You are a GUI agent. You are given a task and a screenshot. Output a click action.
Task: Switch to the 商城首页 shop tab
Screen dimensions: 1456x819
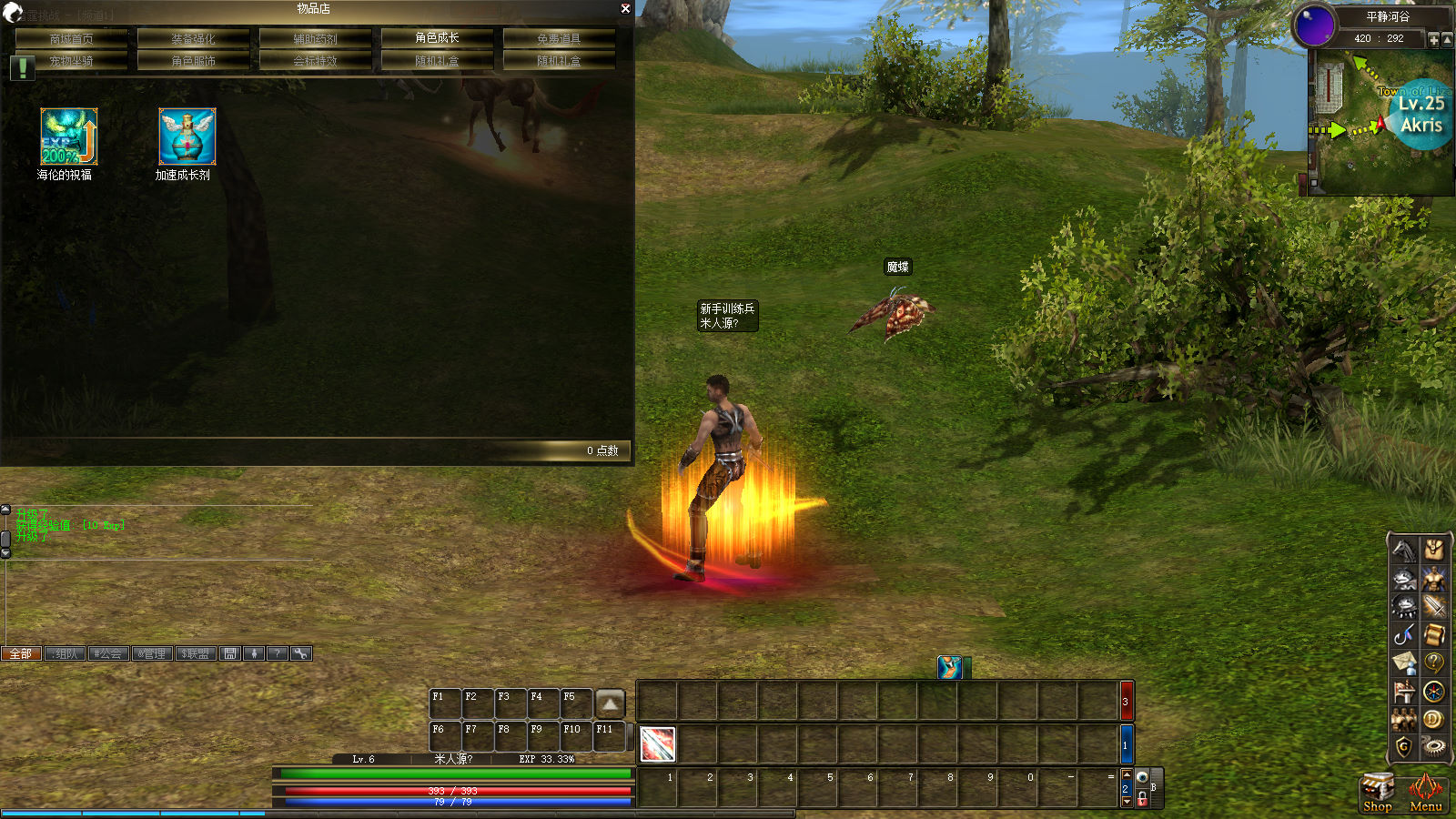[72, 38]
